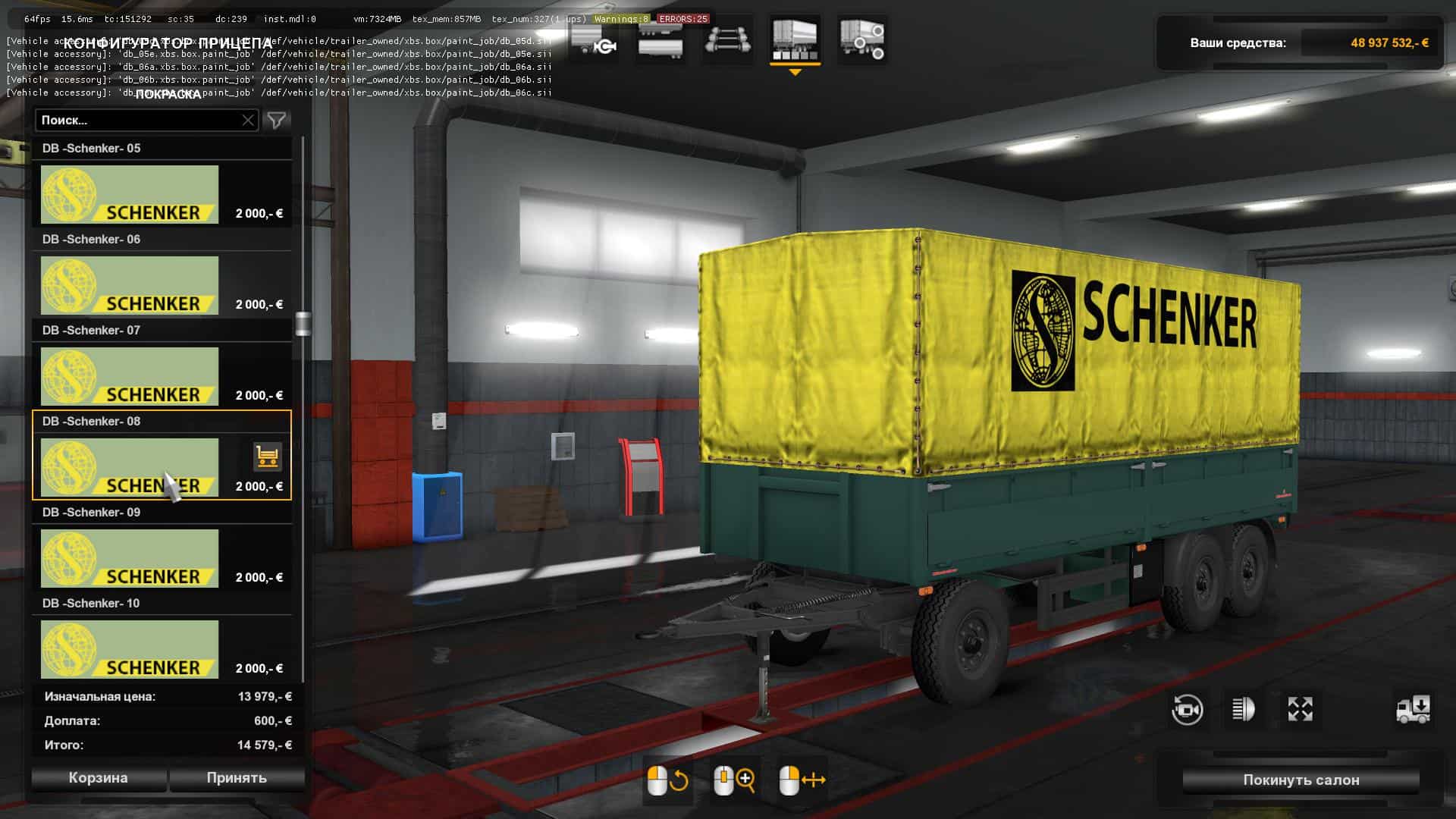The height and width of the screenshot is (819, 1456).
Task: Switch to the trailer body type tab
Action: (x=660, y=40)
